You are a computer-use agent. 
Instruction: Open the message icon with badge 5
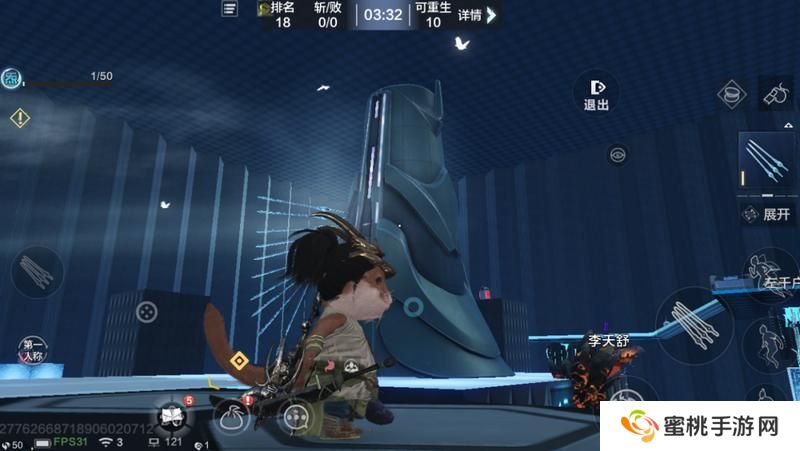pyautogui.click(x=169, y=415)
